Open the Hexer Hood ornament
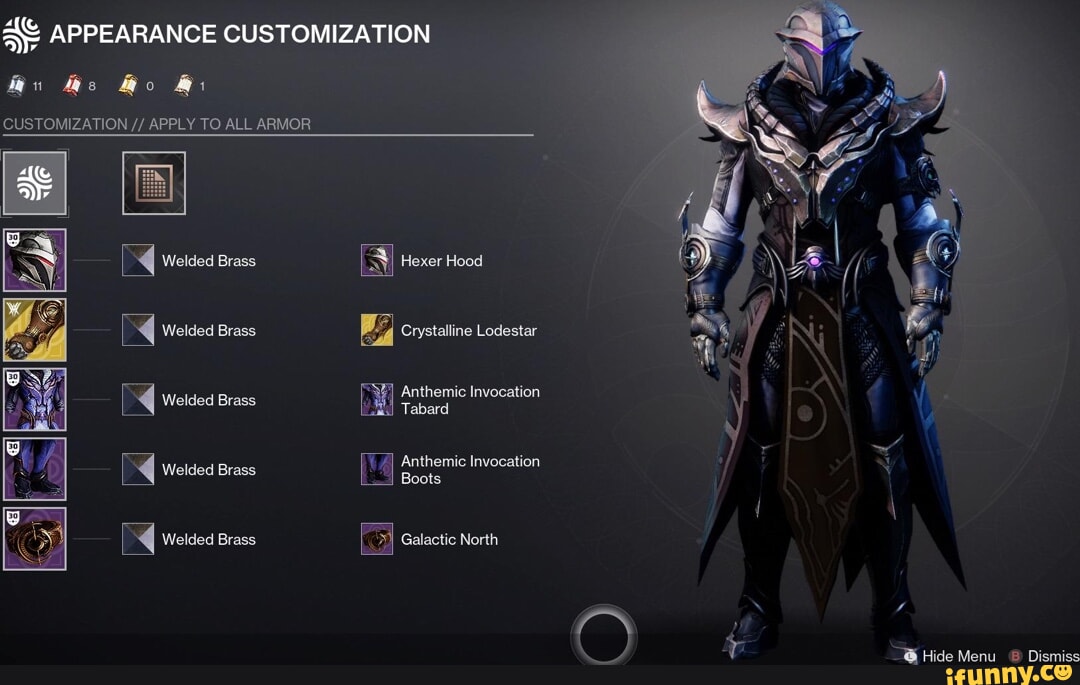The height and width of the screenshot is (685, 1080). point(377,261)
